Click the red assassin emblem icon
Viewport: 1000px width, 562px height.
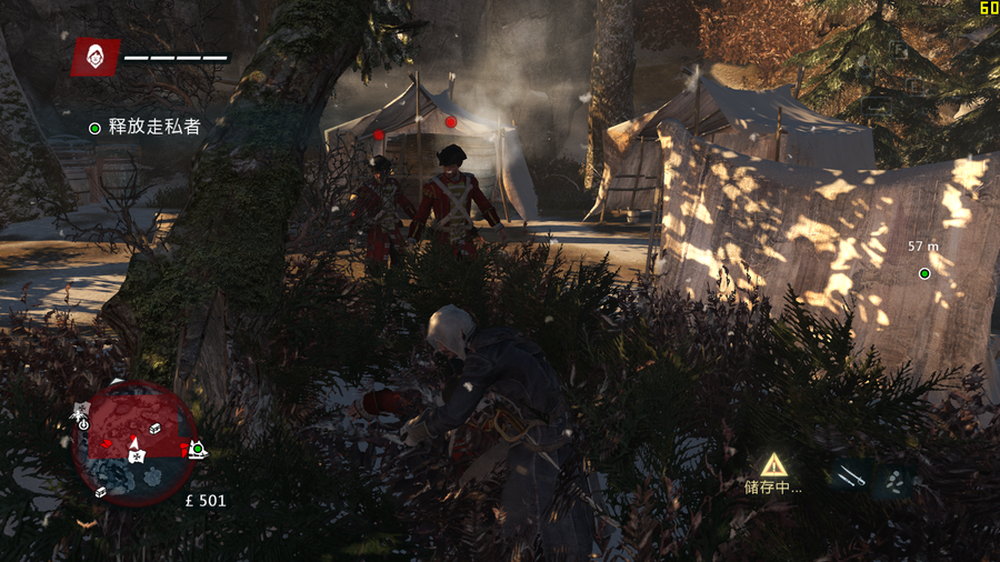click(96, 57)
